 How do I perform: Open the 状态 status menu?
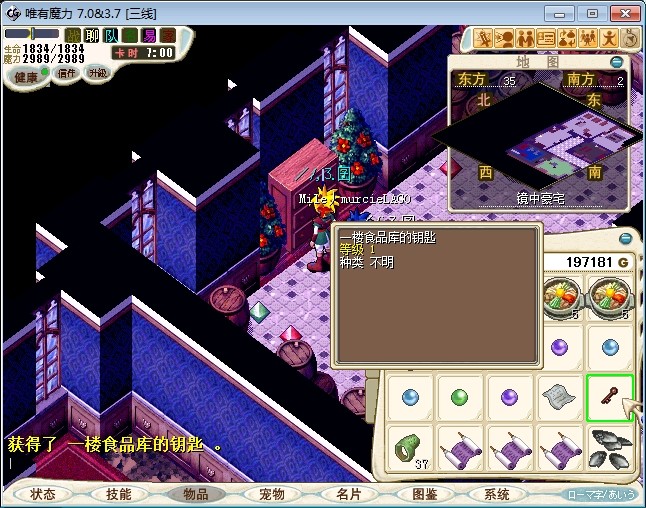pos(43,494)
